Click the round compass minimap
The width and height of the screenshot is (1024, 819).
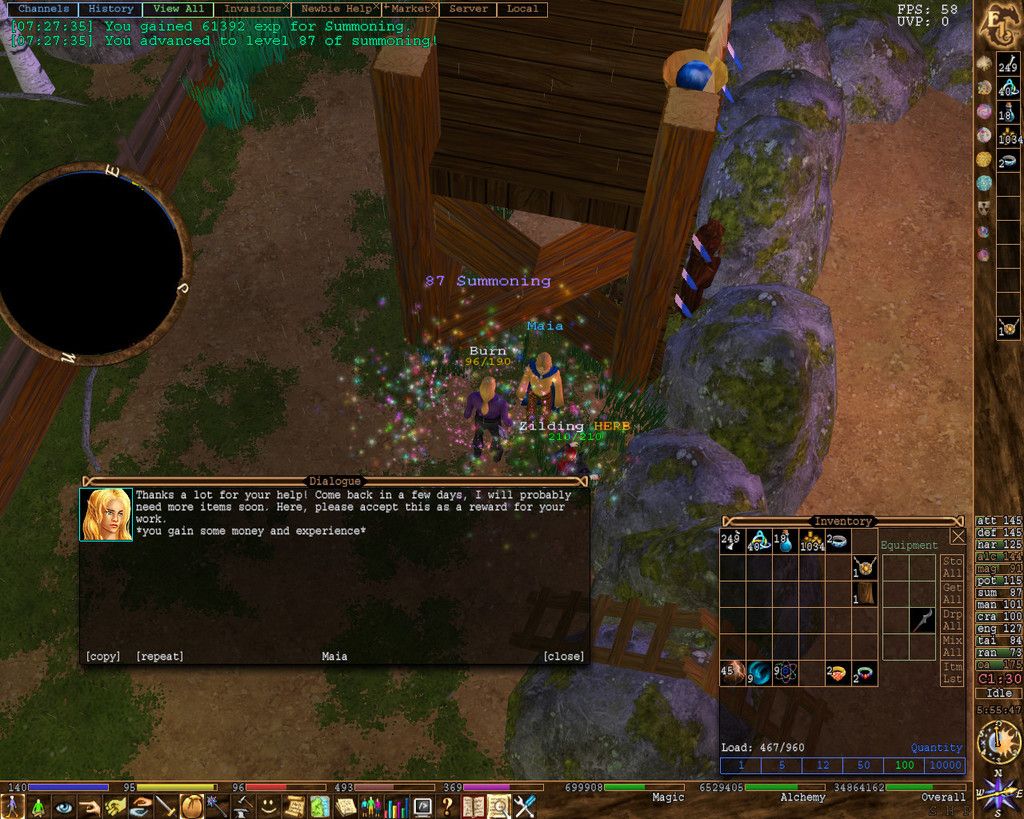[x=93, y=262]
